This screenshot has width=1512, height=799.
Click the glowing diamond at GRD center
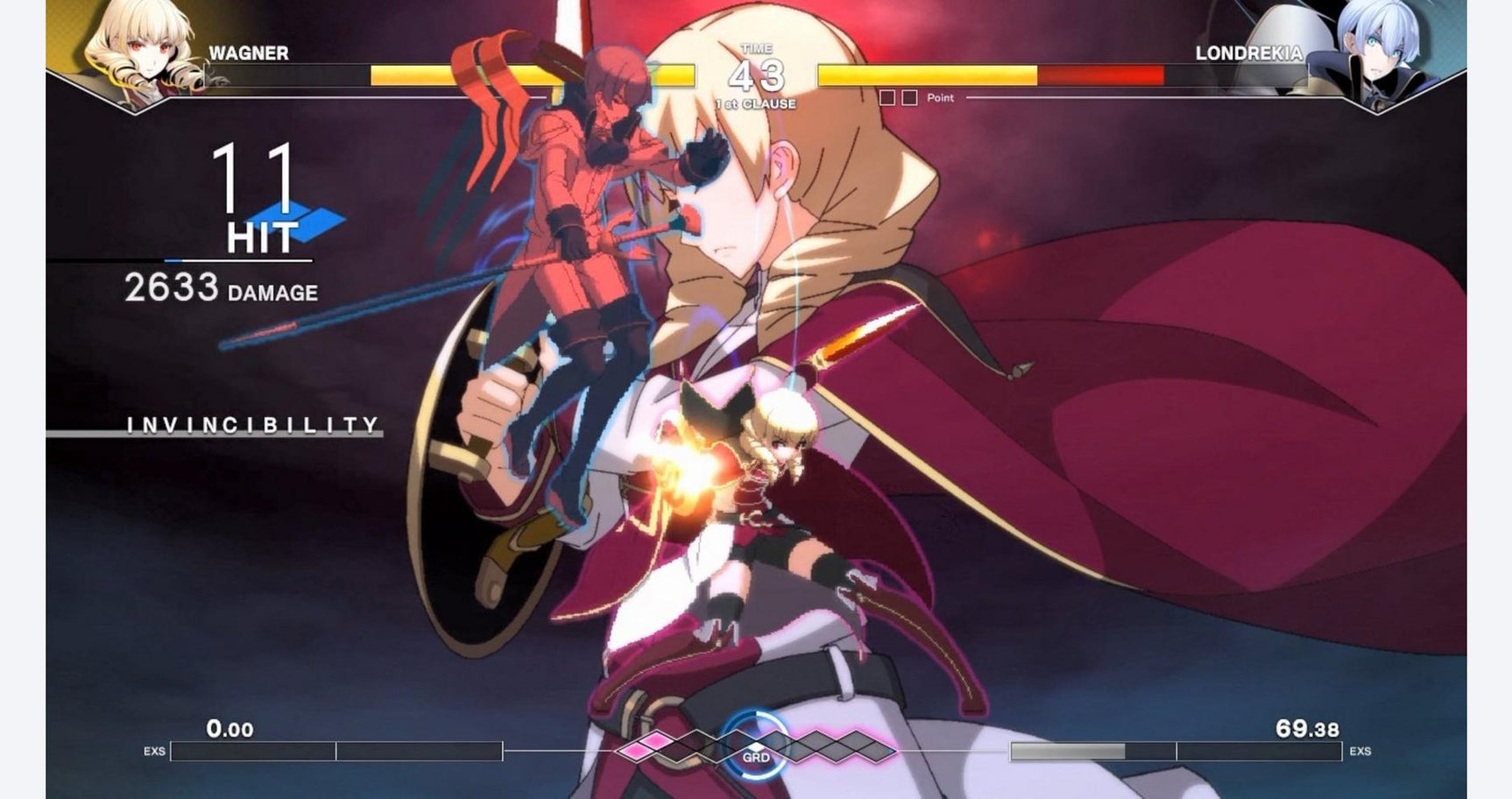click(x=758, y=749)
